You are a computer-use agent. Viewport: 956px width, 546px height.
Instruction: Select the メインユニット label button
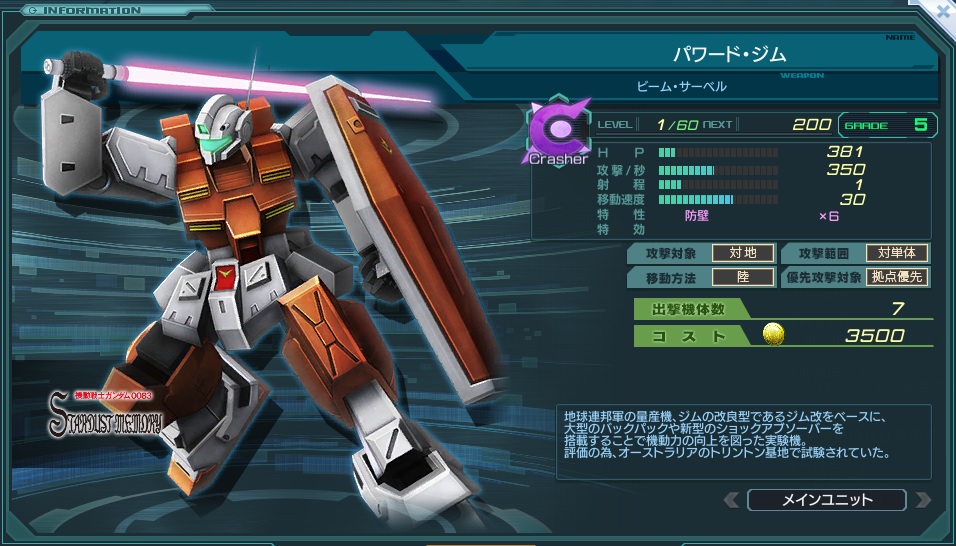(826, 500)
